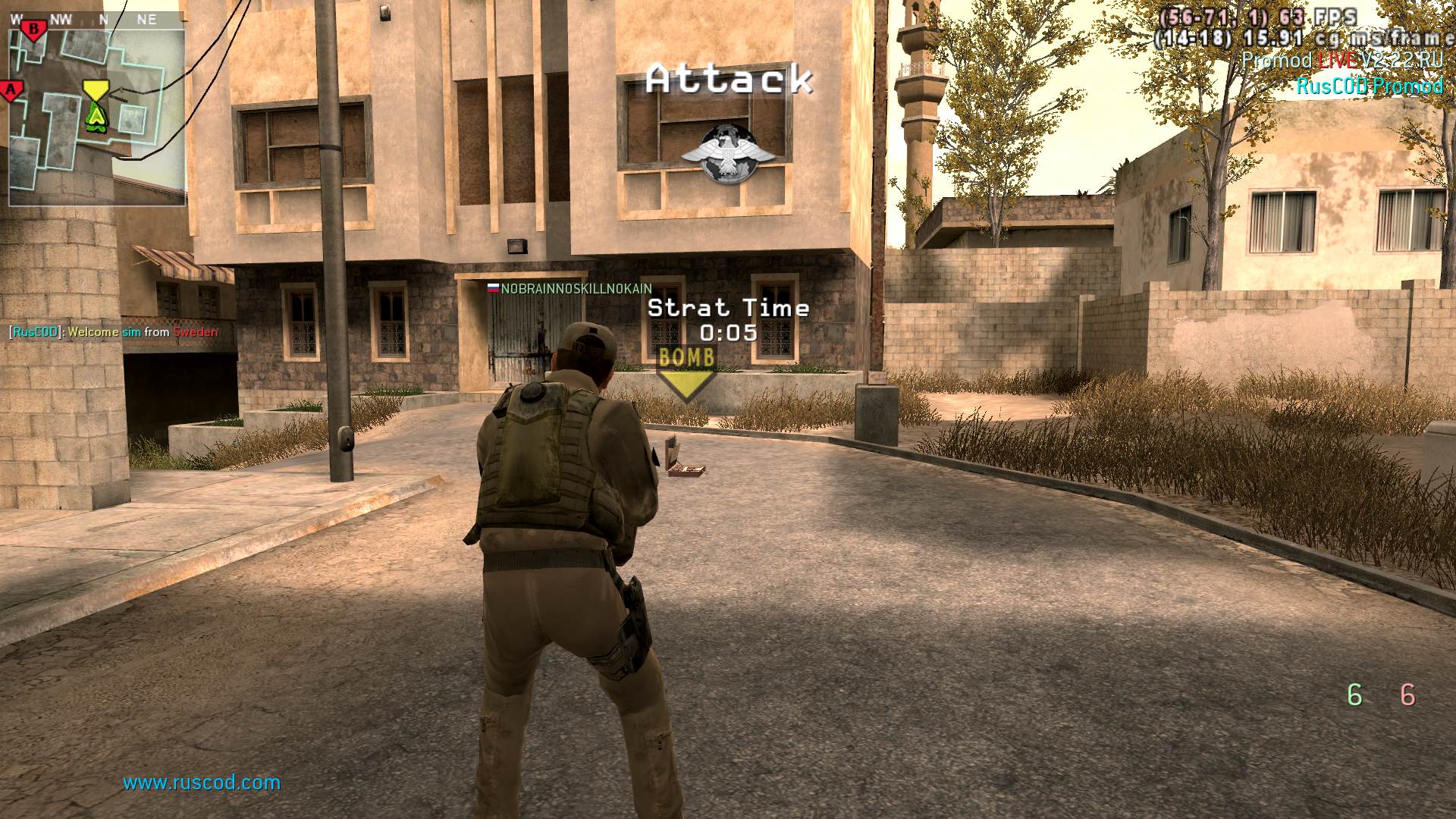Screen dimensions: 1456x819
Task: Click the eagle team emblem under Attack
Action: (x=728, y=152)
